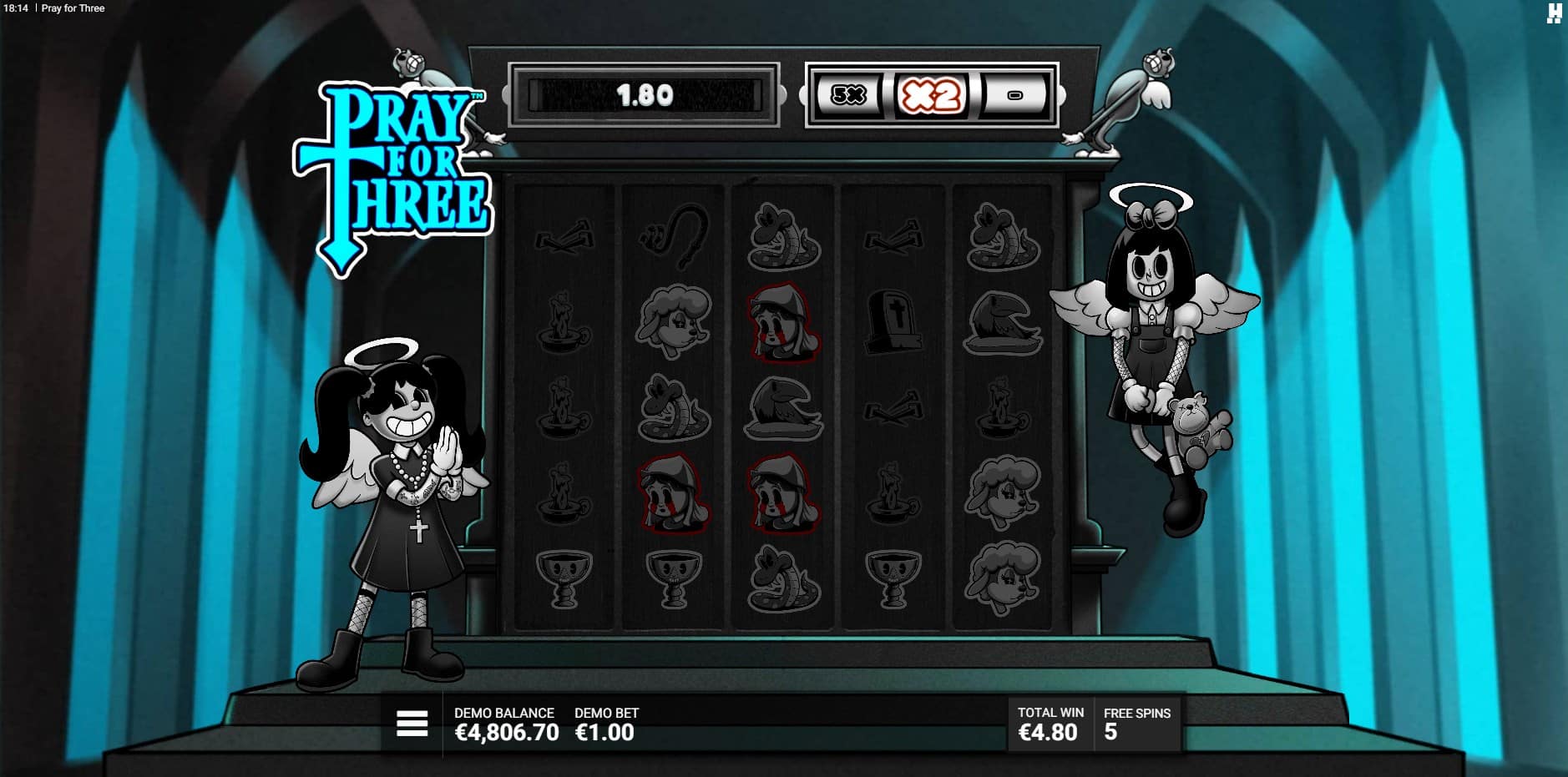Click the Hacksaw logo in the corner
This screenshot has height=777, width=1568.
pos(1553,13)
